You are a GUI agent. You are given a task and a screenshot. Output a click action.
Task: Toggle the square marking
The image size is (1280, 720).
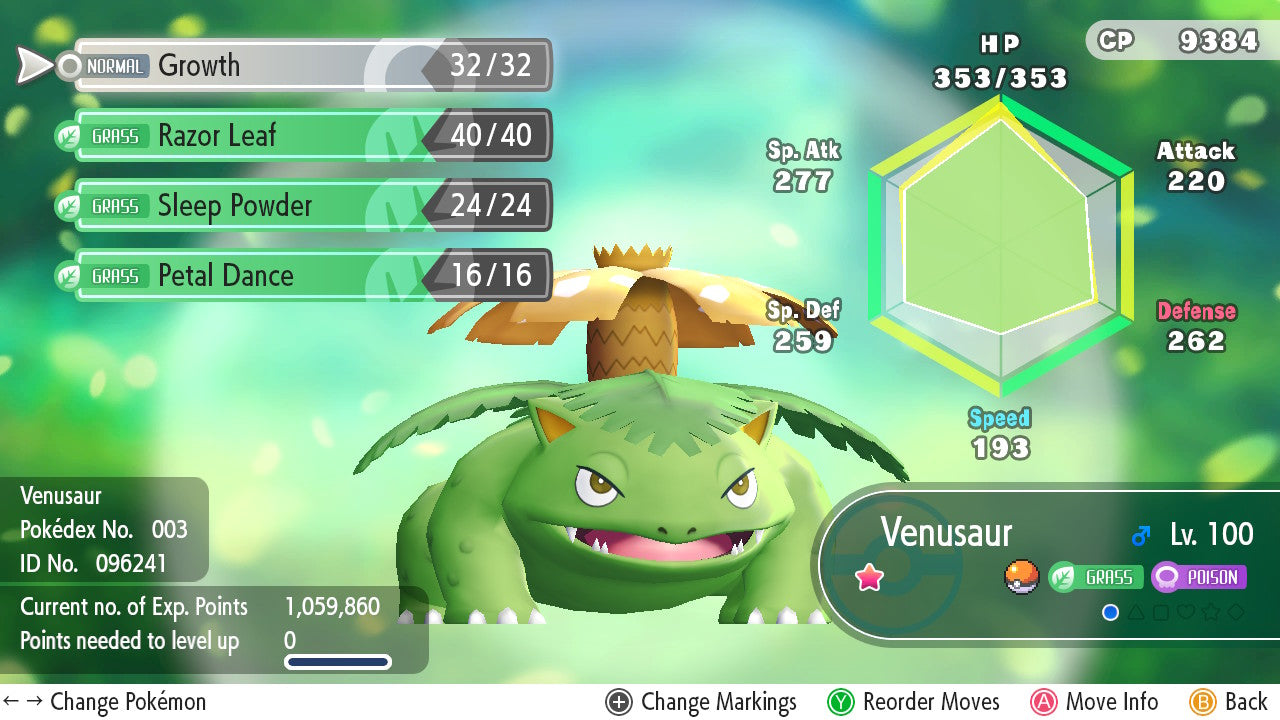pyautogui.click(x=1161, y=612)
